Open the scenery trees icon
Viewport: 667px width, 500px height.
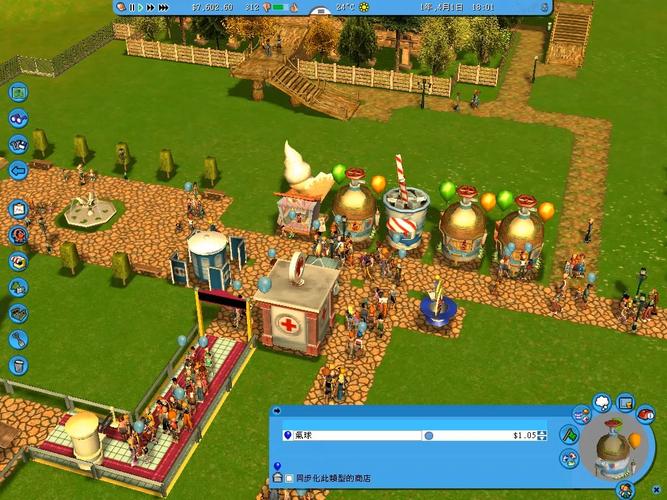pyautogui.click(x=18, y=287)
